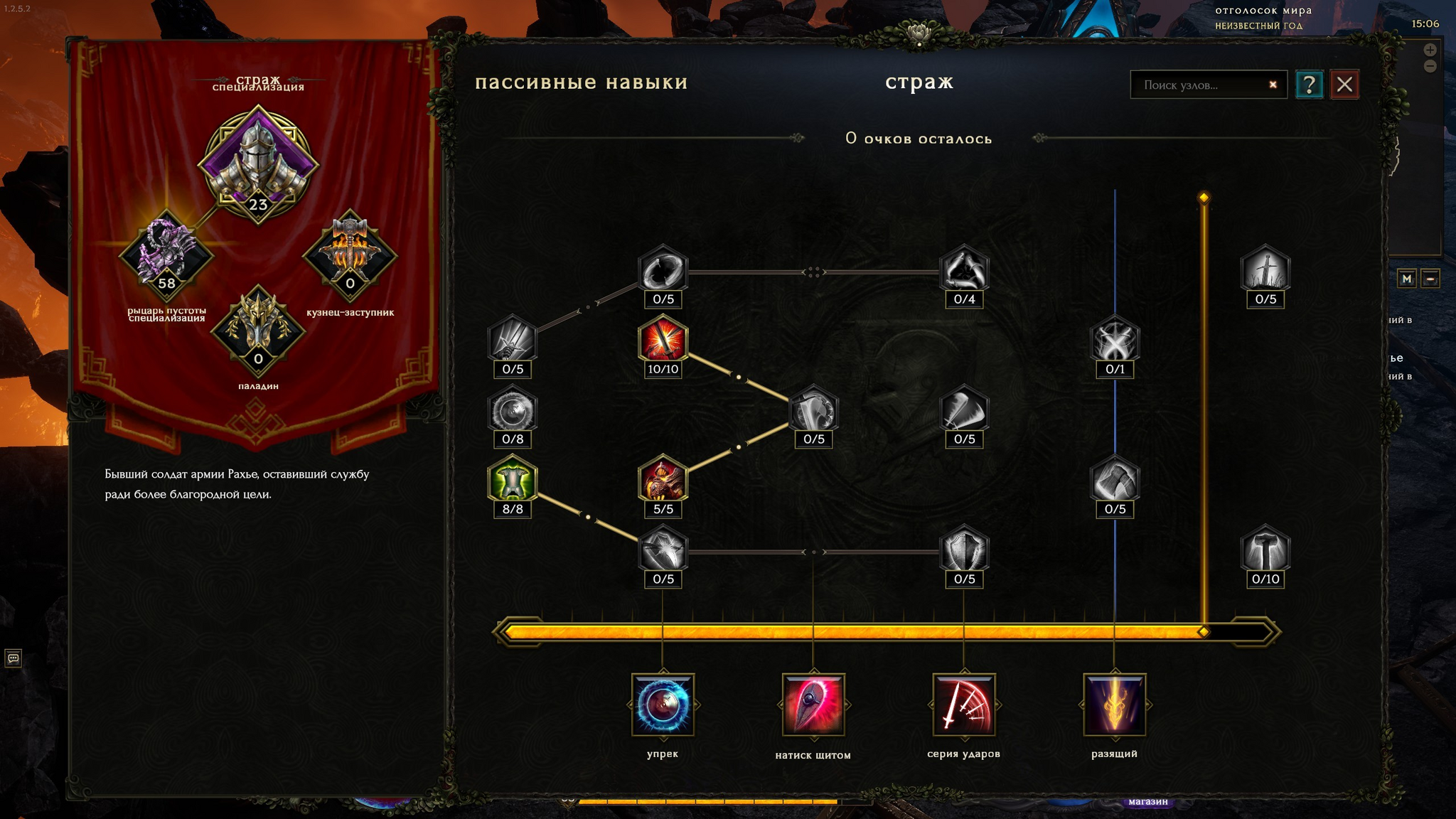
Task: Select the armored knight node at 5/5
Action: pyautogui.click(x=663, y=480)
